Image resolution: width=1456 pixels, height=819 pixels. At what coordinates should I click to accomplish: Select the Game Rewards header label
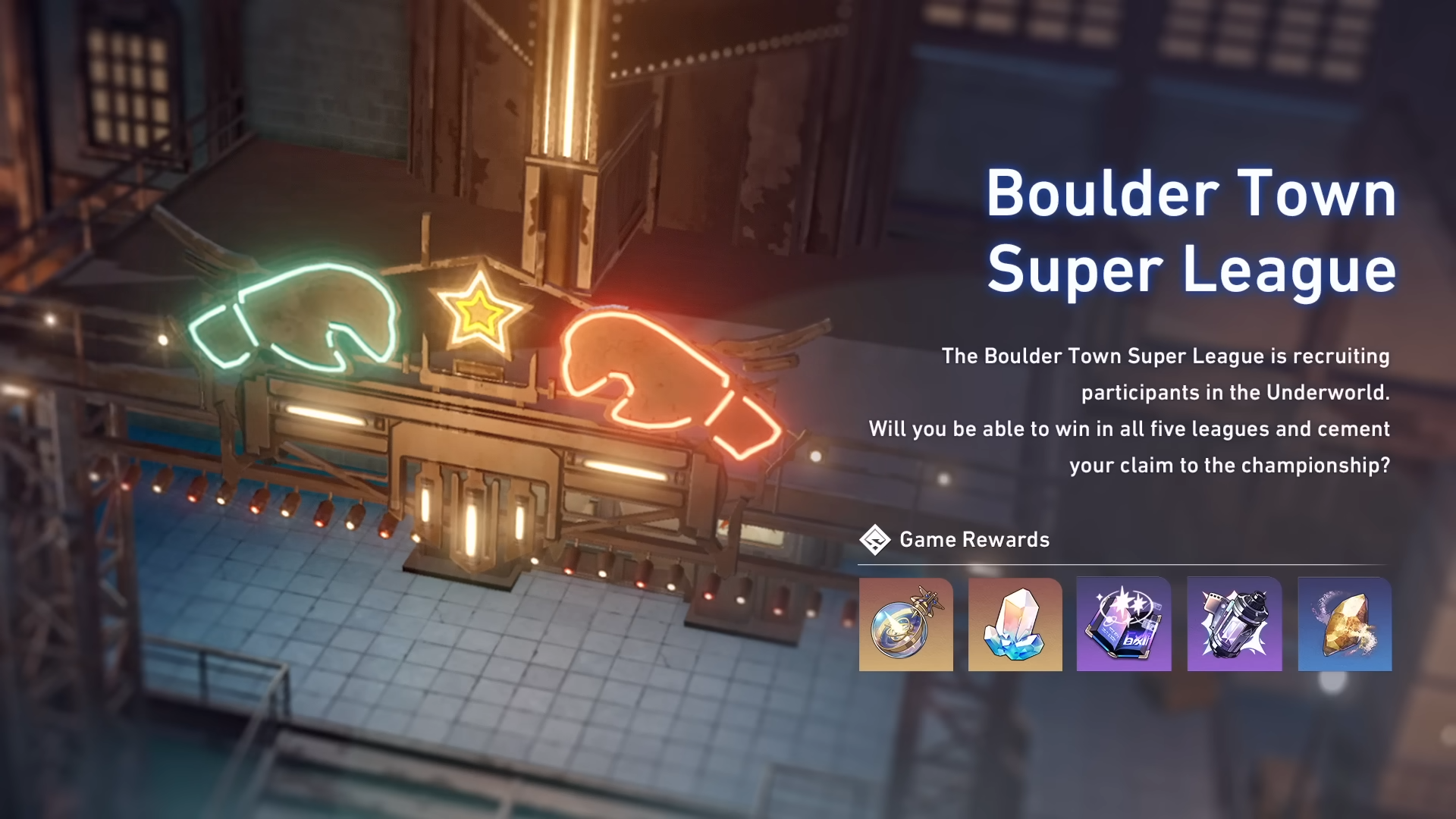pos(973,540)
